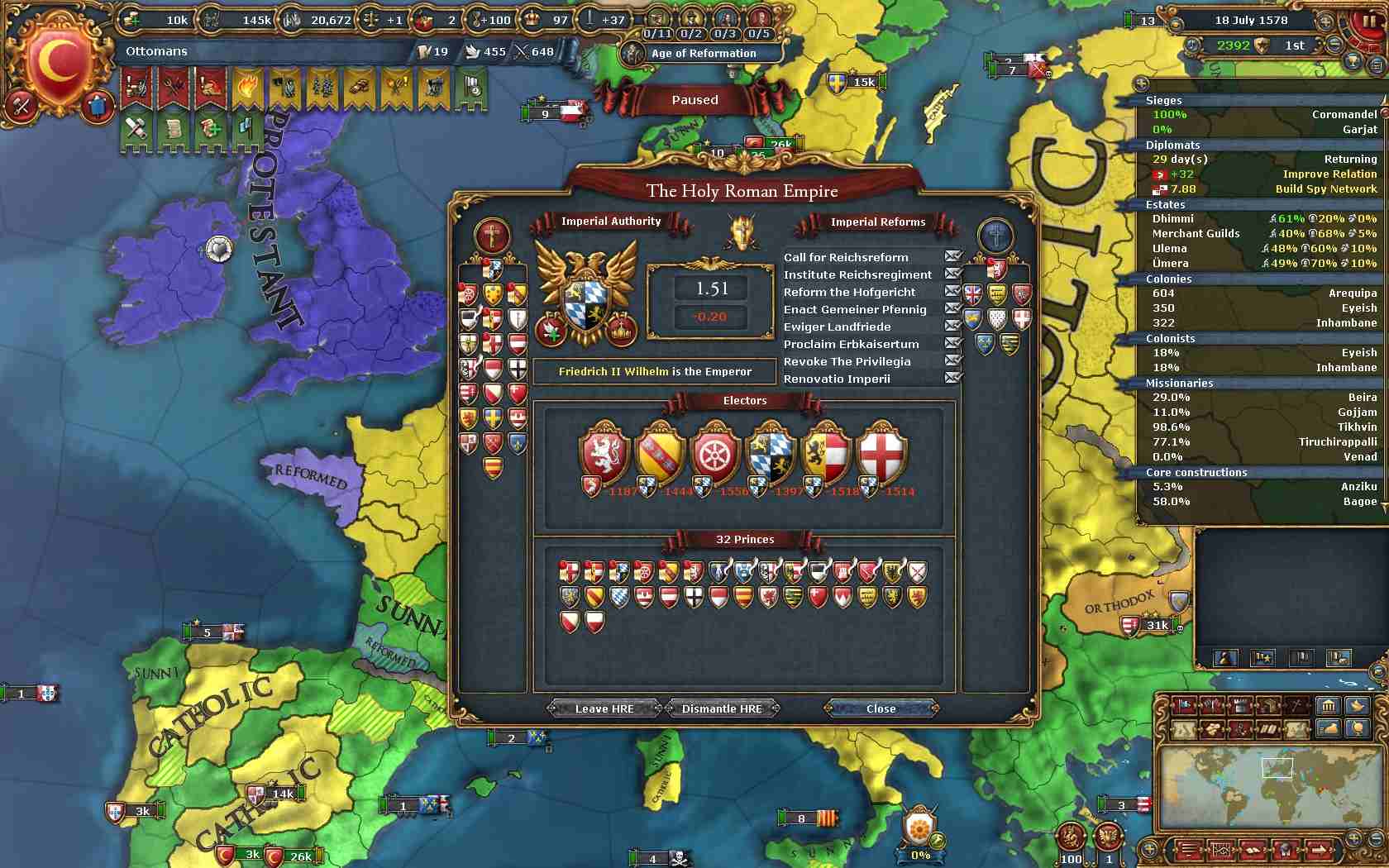This screenshot has height=868, width=1389.
Task: Increase game speed with the plus button
Action: point(1326,21)
